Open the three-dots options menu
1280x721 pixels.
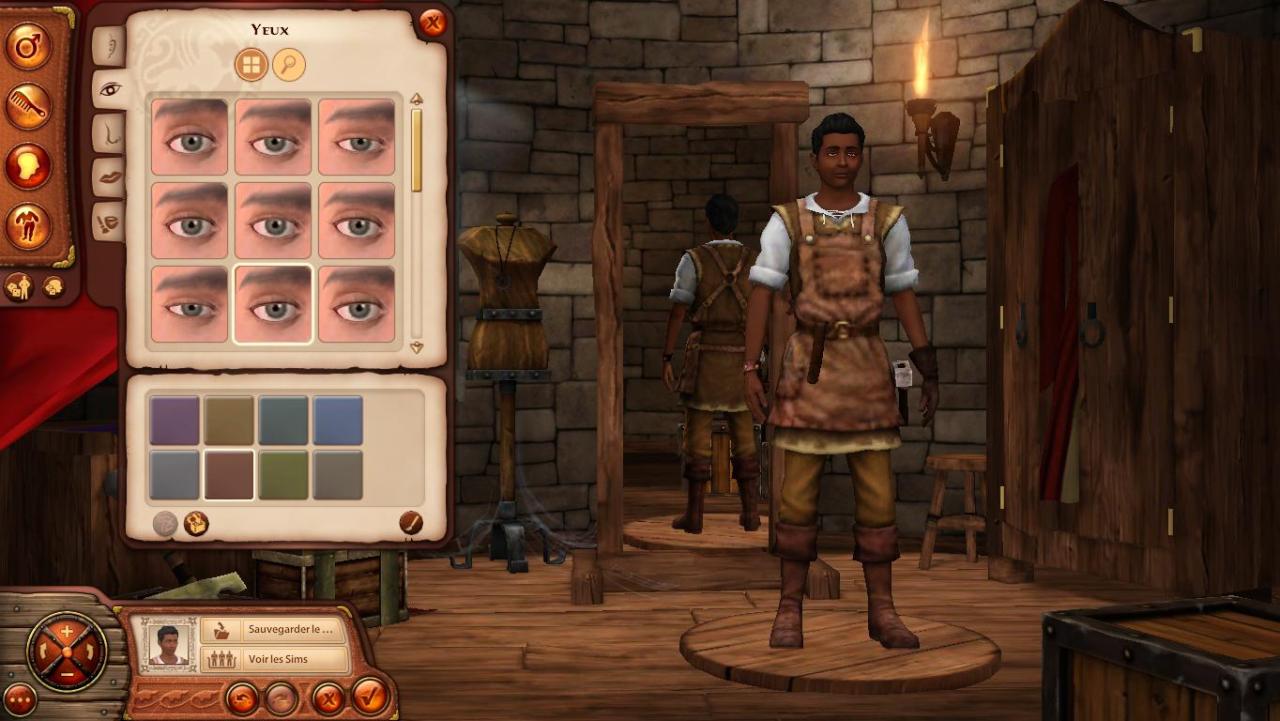(x=19, y=700)
